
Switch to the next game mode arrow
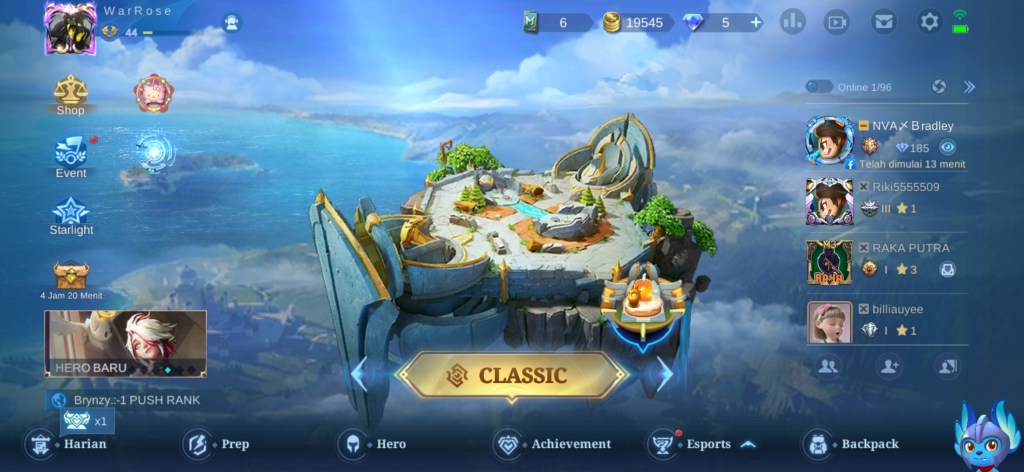pyautogui.click(x=663, y=374)
